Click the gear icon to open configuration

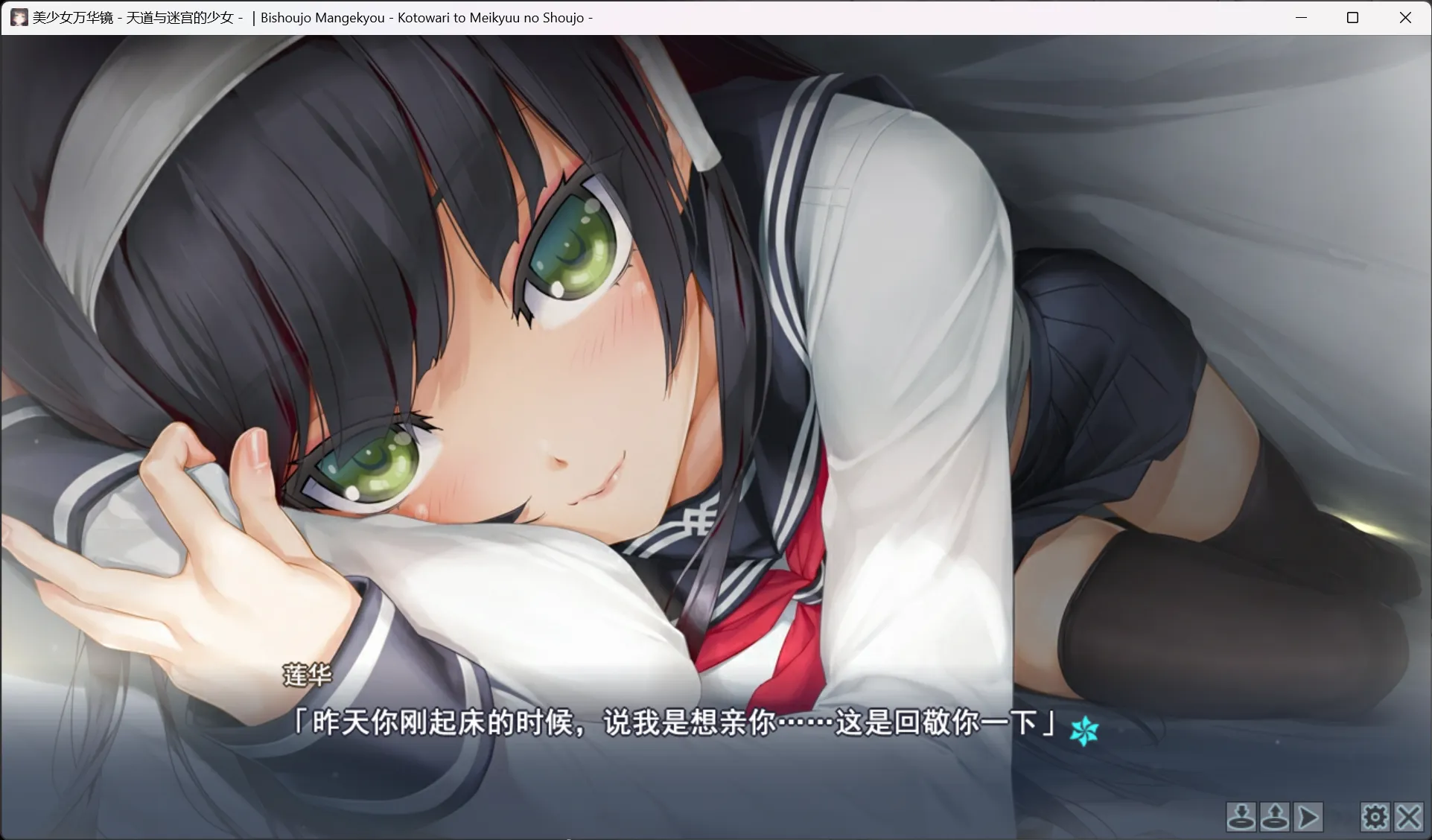click(1375, 817)
